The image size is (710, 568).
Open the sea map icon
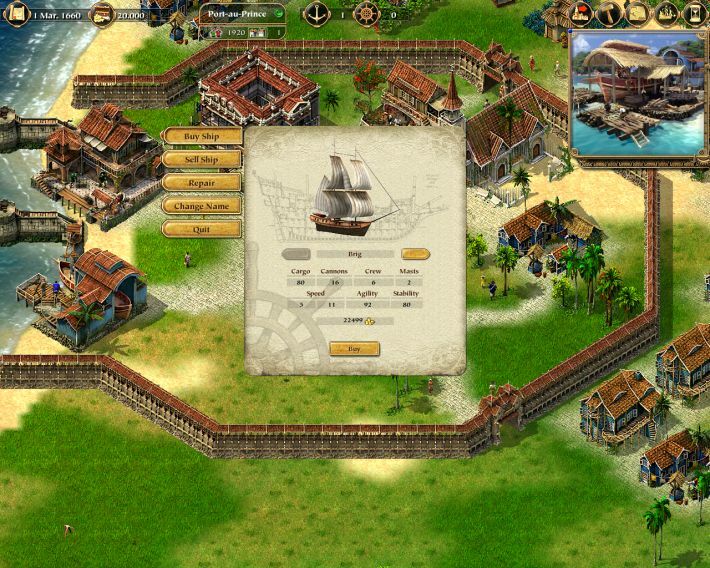(x=638, y=13)
